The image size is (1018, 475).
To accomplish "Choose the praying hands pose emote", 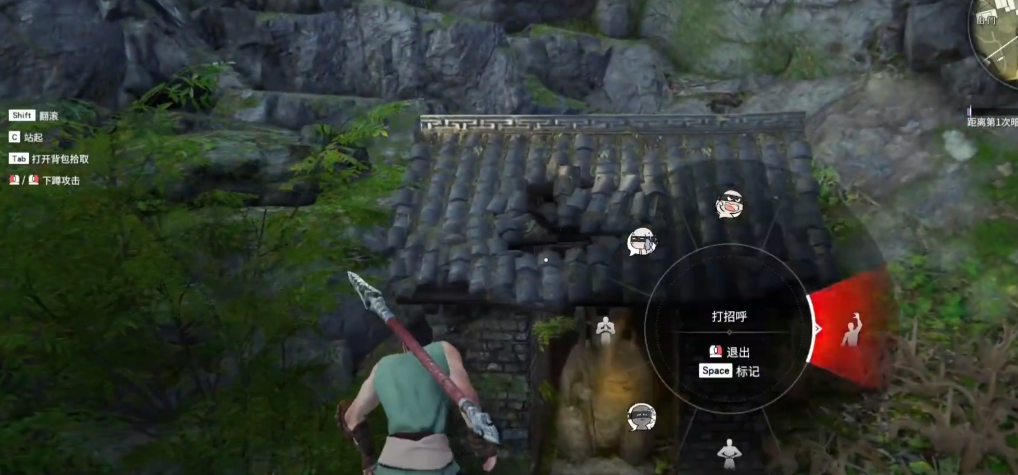I will [x=605, y=328].
